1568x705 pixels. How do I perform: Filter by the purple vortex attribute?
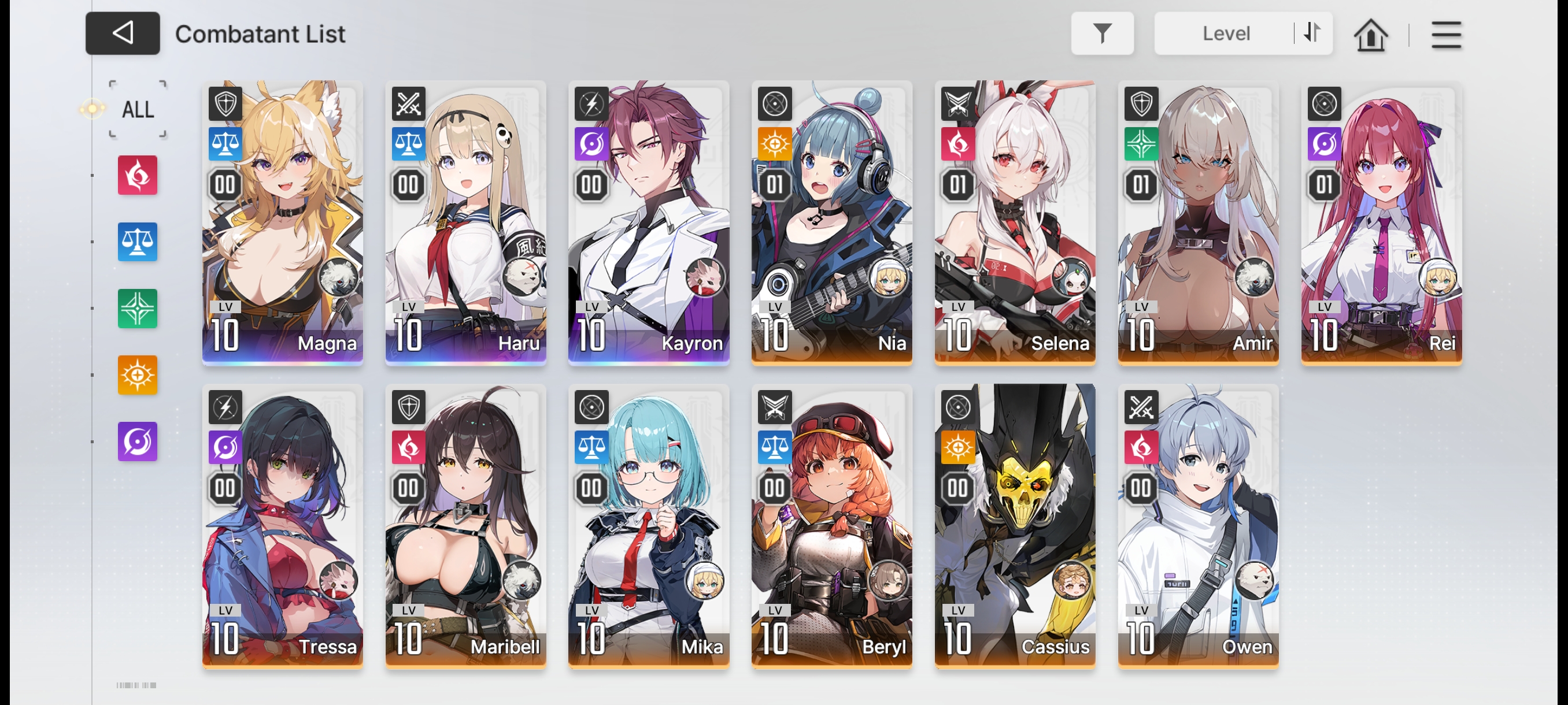tap(138, 441)
